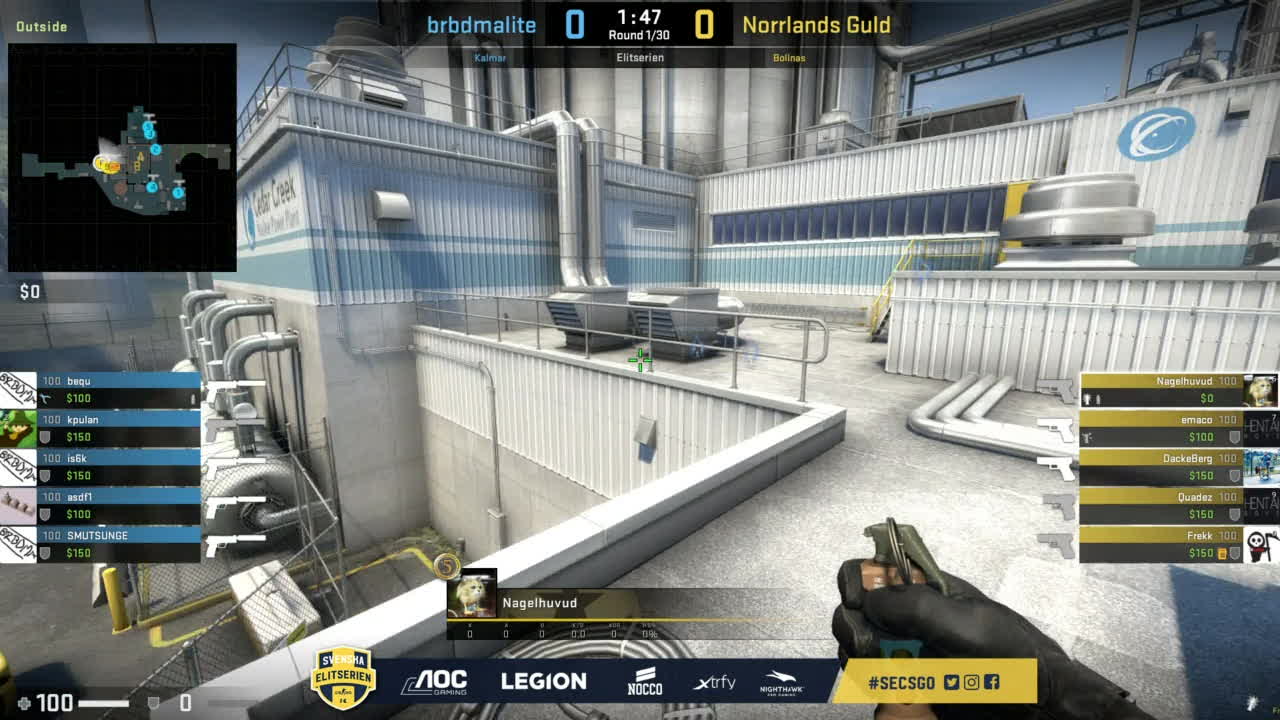Click the Twitter icon beside #SECSGO
Image resolution: width=1280 pixels, height=720 pixels.
coord(951,683)
